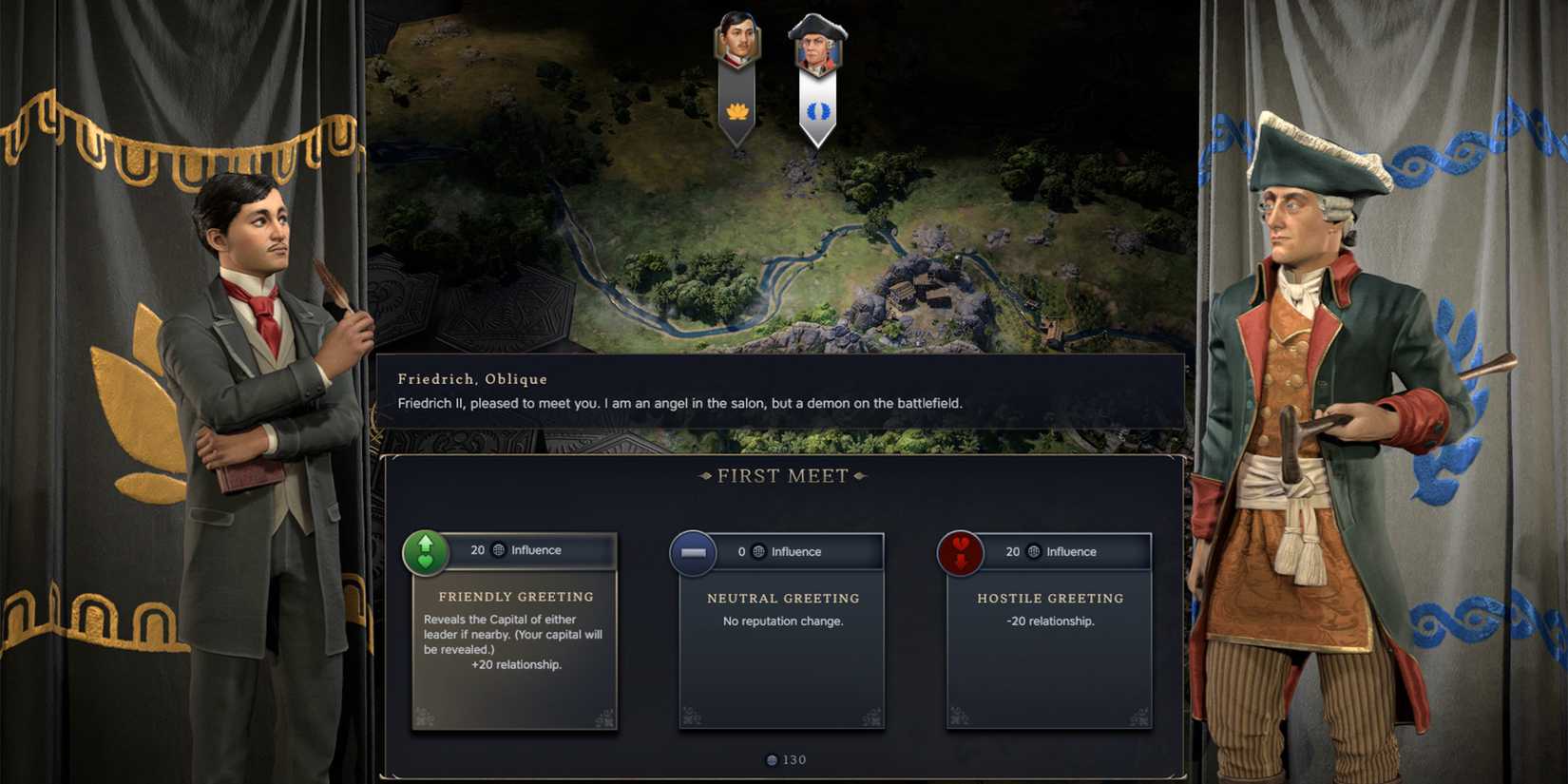1568x784 pixels.
Task: Click the Influence globe icon on Hostile Greeting
Action: [x=1032, y=552]
